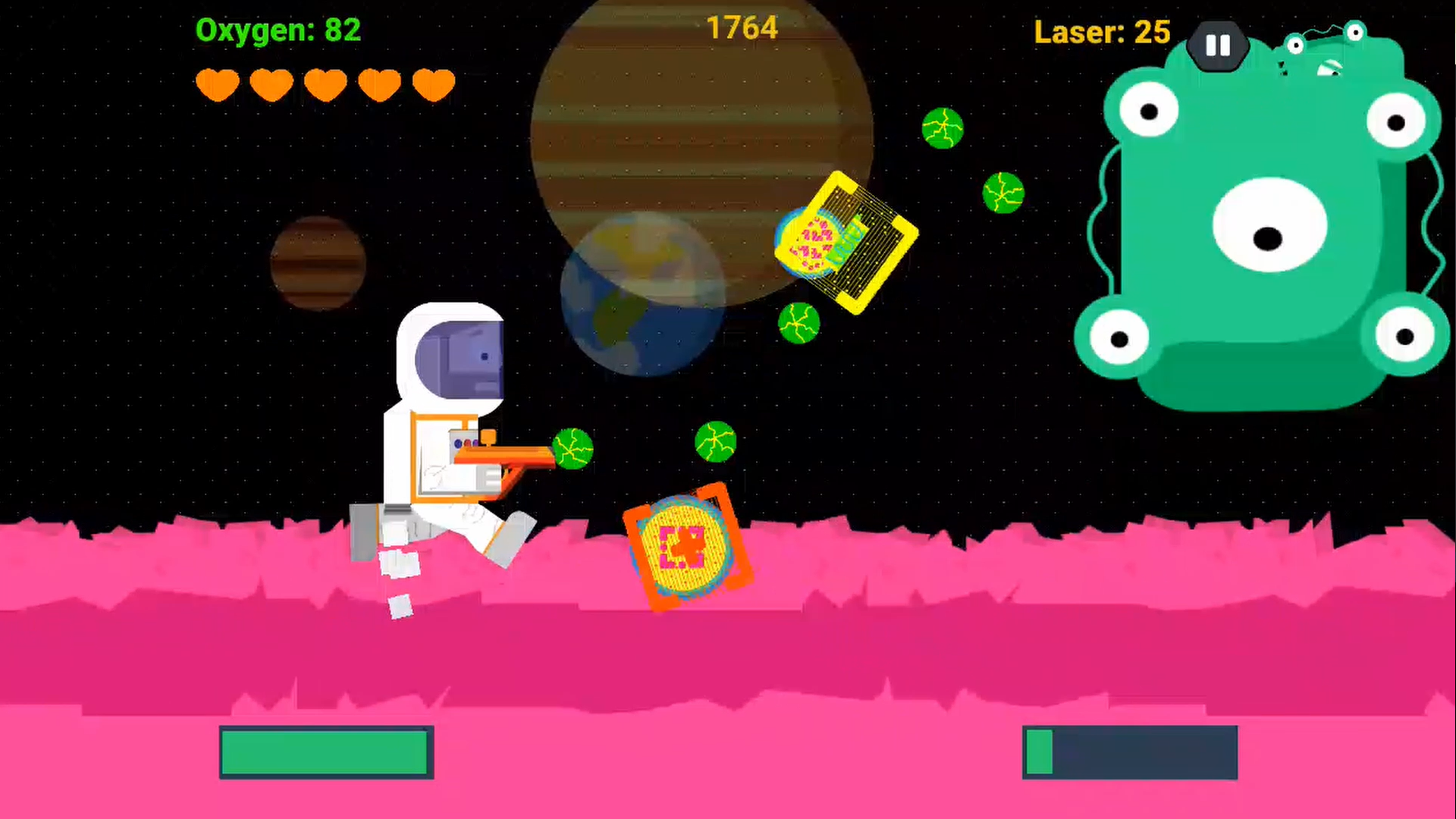Click the first orange heart in the health row
The image size is (1456, 819).
217,83
